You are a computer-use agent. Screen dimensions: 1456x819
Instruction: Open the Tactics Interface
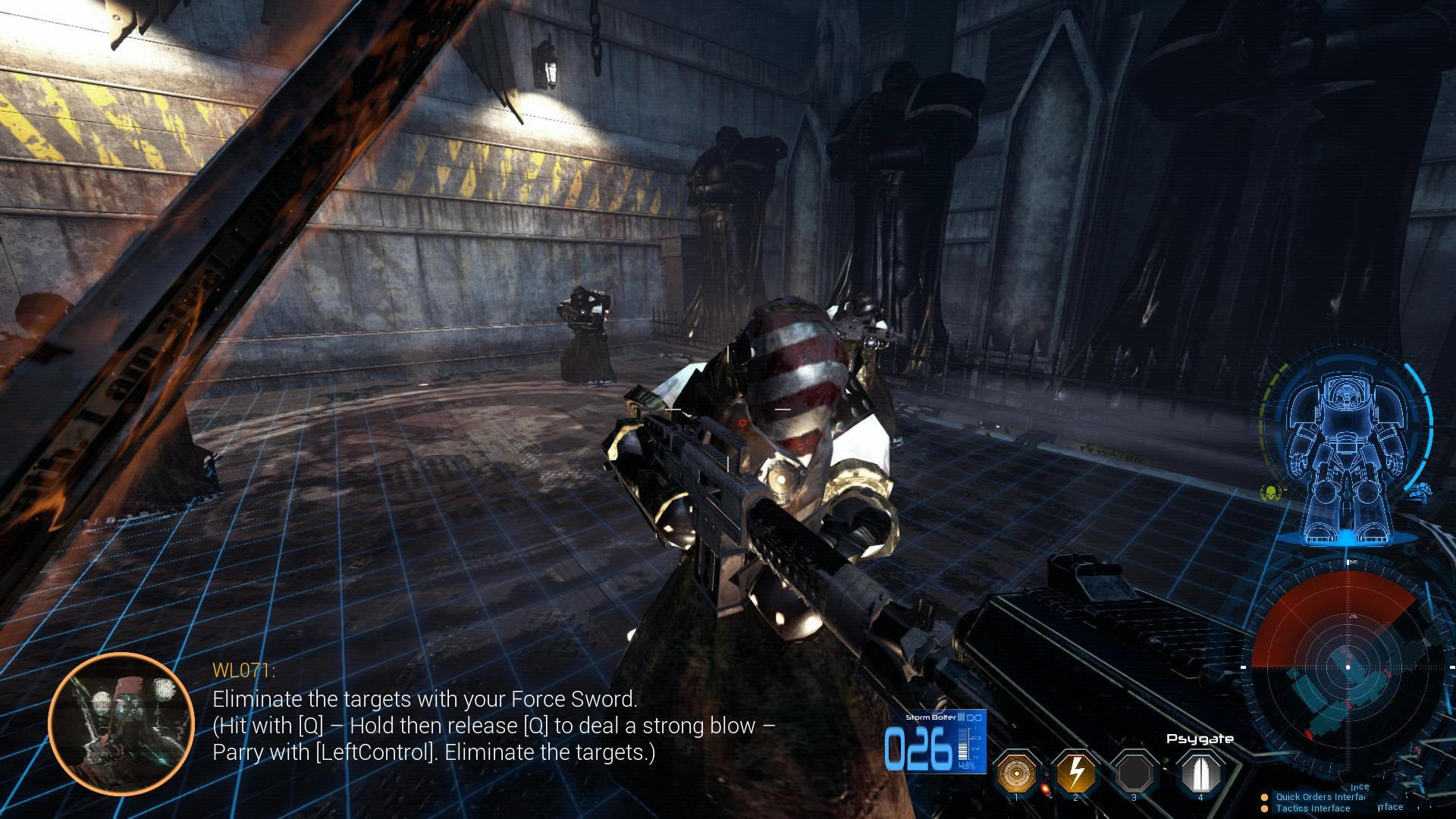[x=1312, y=808]
